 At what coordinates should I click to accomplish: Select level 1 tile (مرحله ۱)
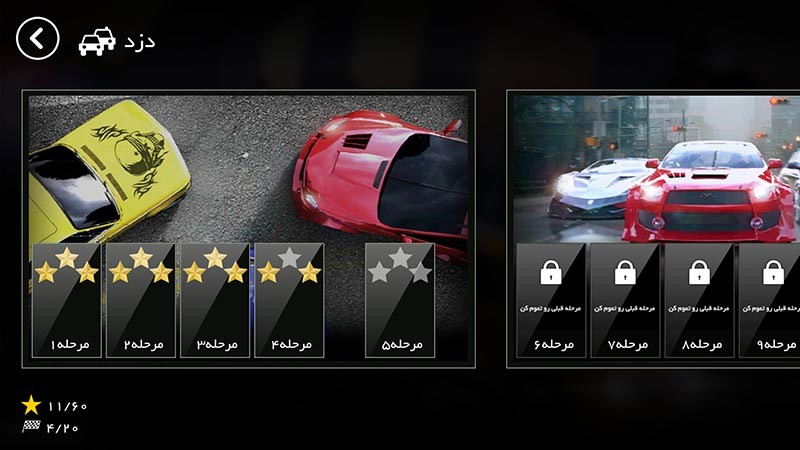67,300
